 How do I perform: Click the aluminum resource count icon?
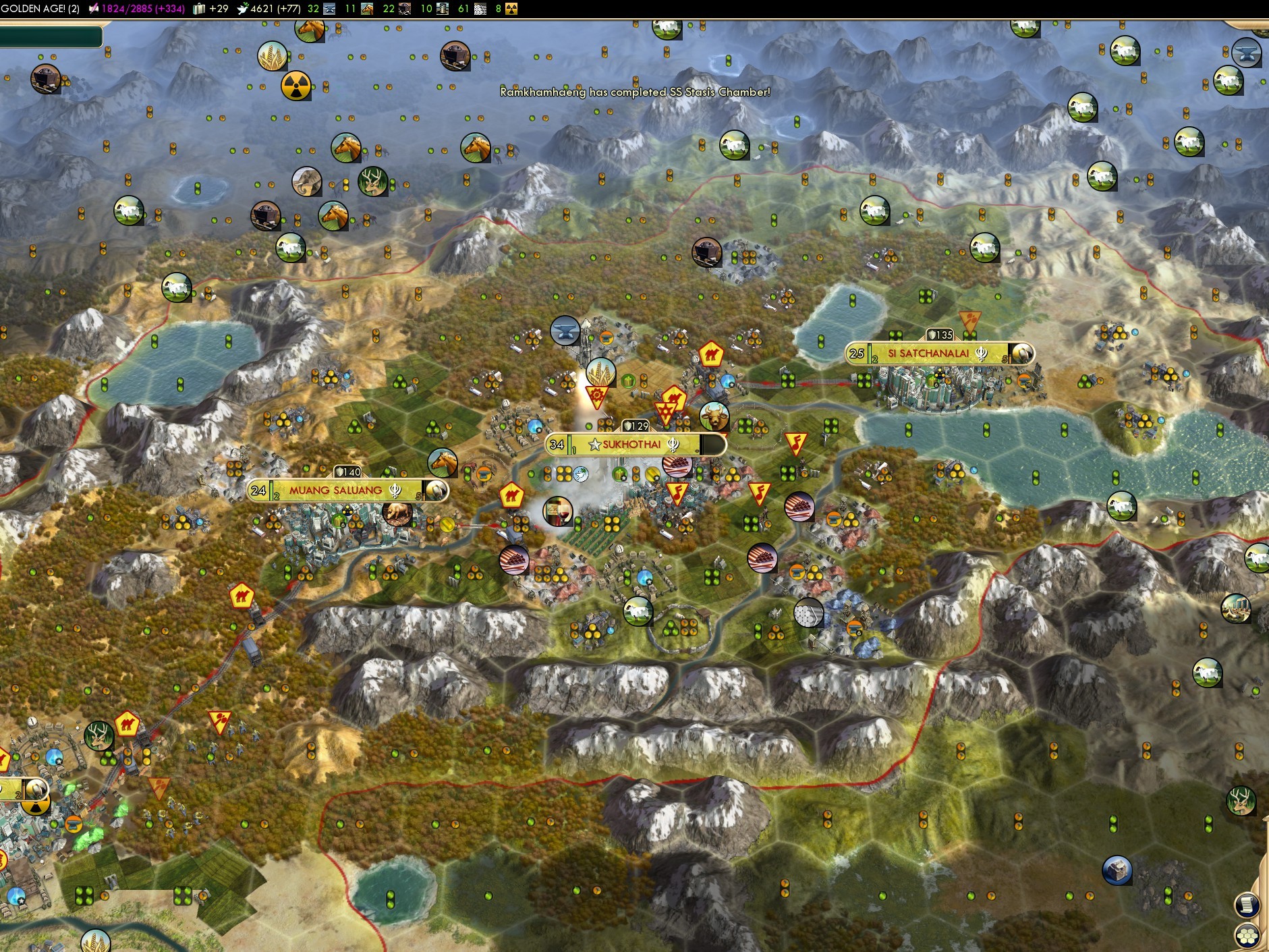(480, 9)
